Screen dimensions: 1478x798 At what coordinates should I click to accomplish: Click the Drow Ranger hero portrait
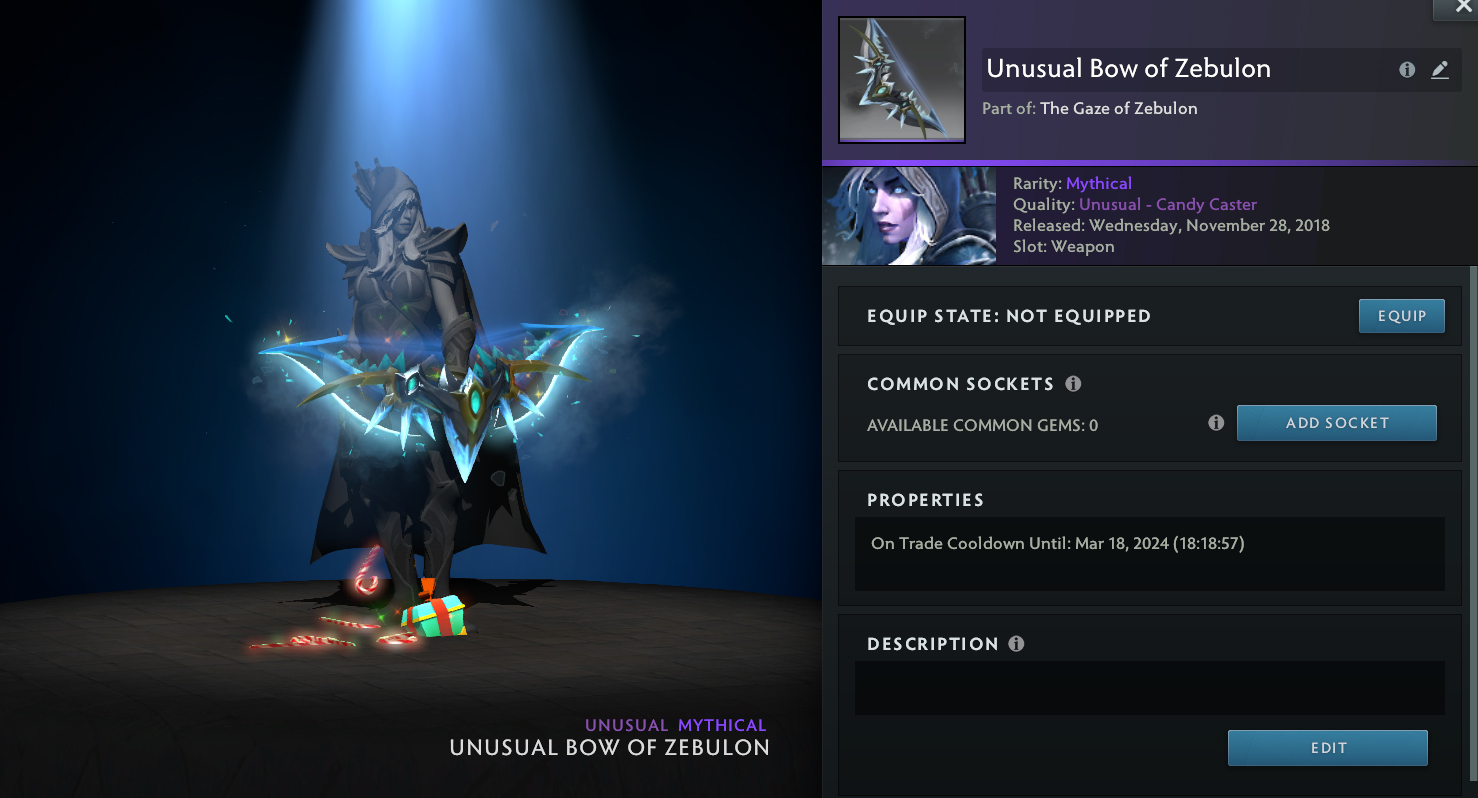[x=909, y=216]
